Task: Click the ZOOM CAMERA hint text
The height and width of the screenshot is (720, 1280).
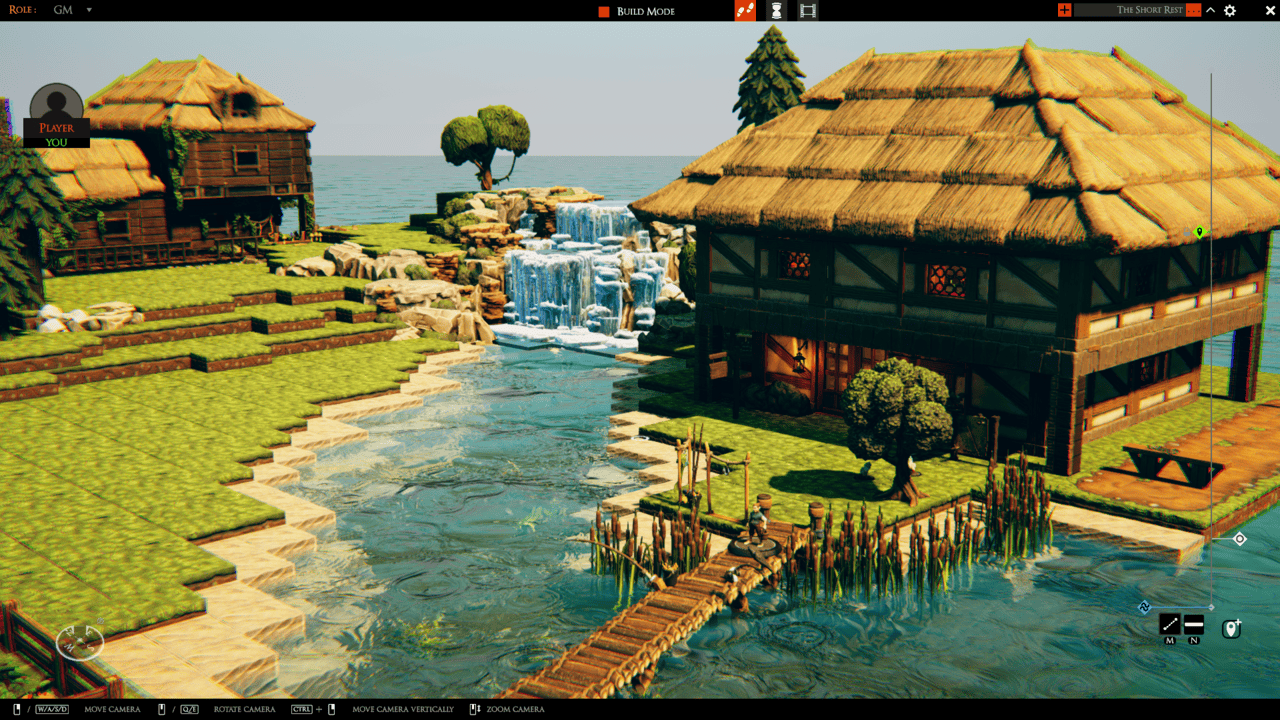Action: pos(516,709)
